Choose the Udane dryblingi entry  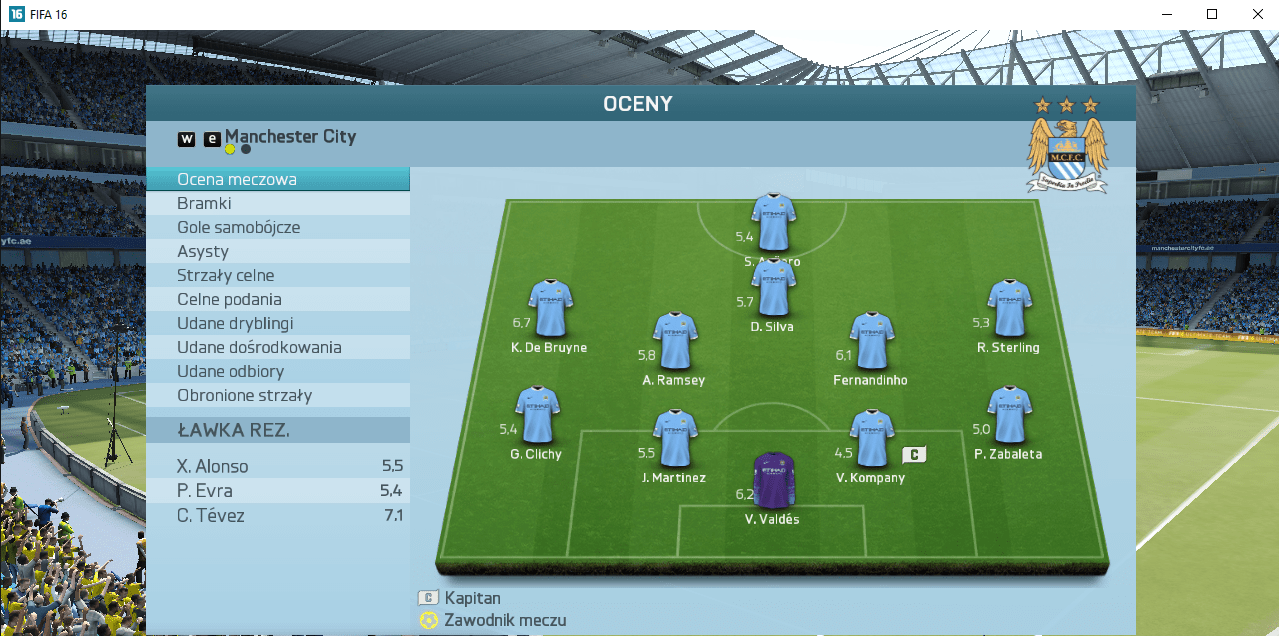click(x=277, y=324)
